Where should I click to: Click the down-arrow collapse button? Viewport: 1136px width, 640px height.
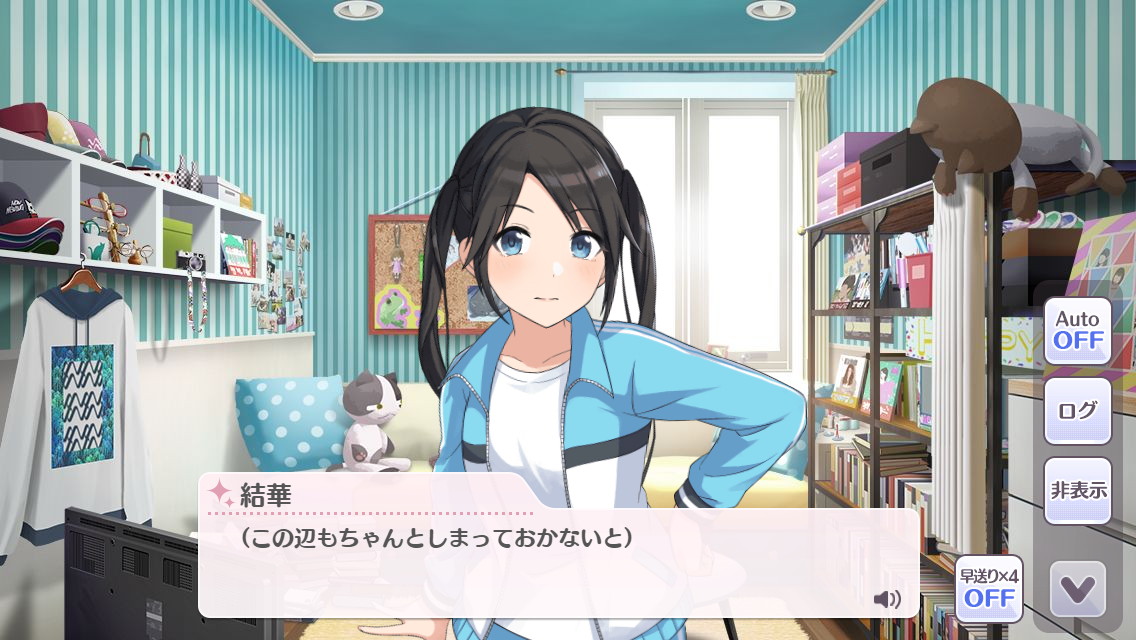point(1077,589)
